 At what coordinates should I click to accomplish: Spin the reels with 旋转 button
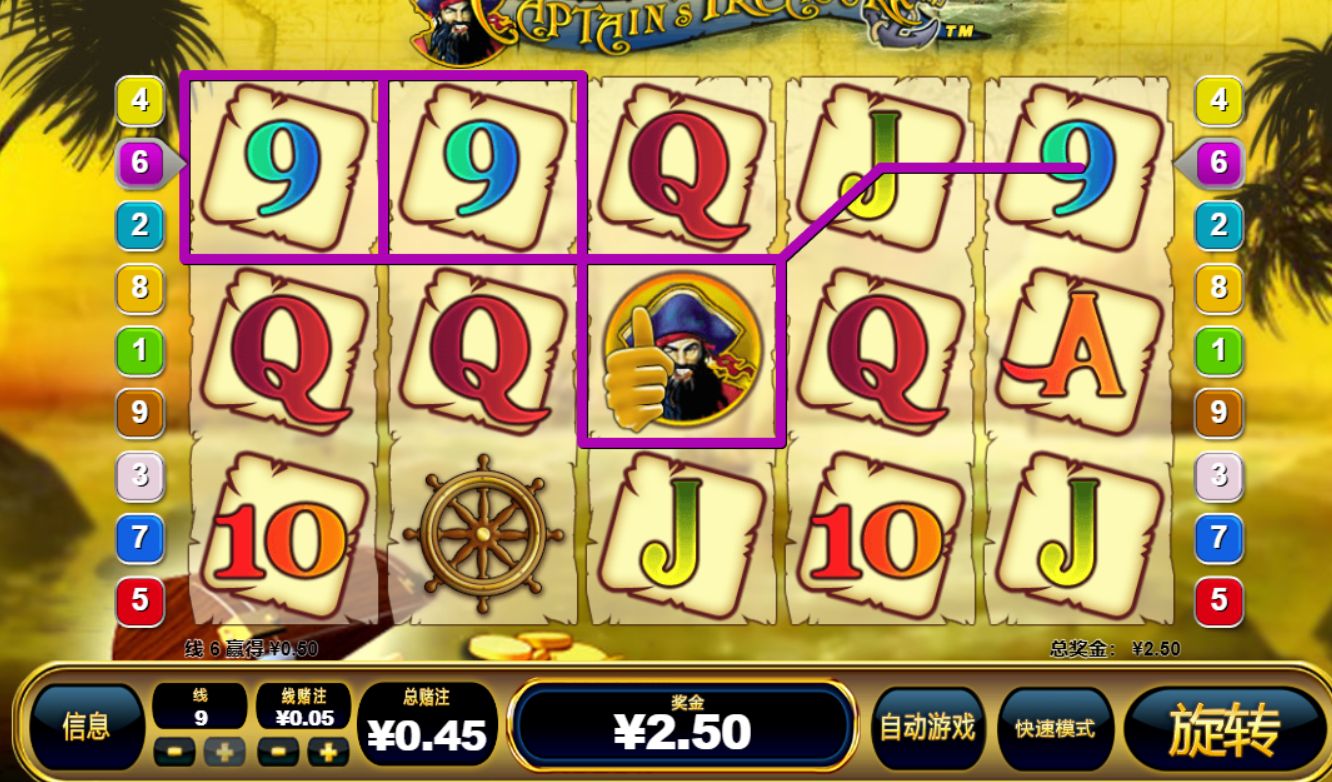1224,729
